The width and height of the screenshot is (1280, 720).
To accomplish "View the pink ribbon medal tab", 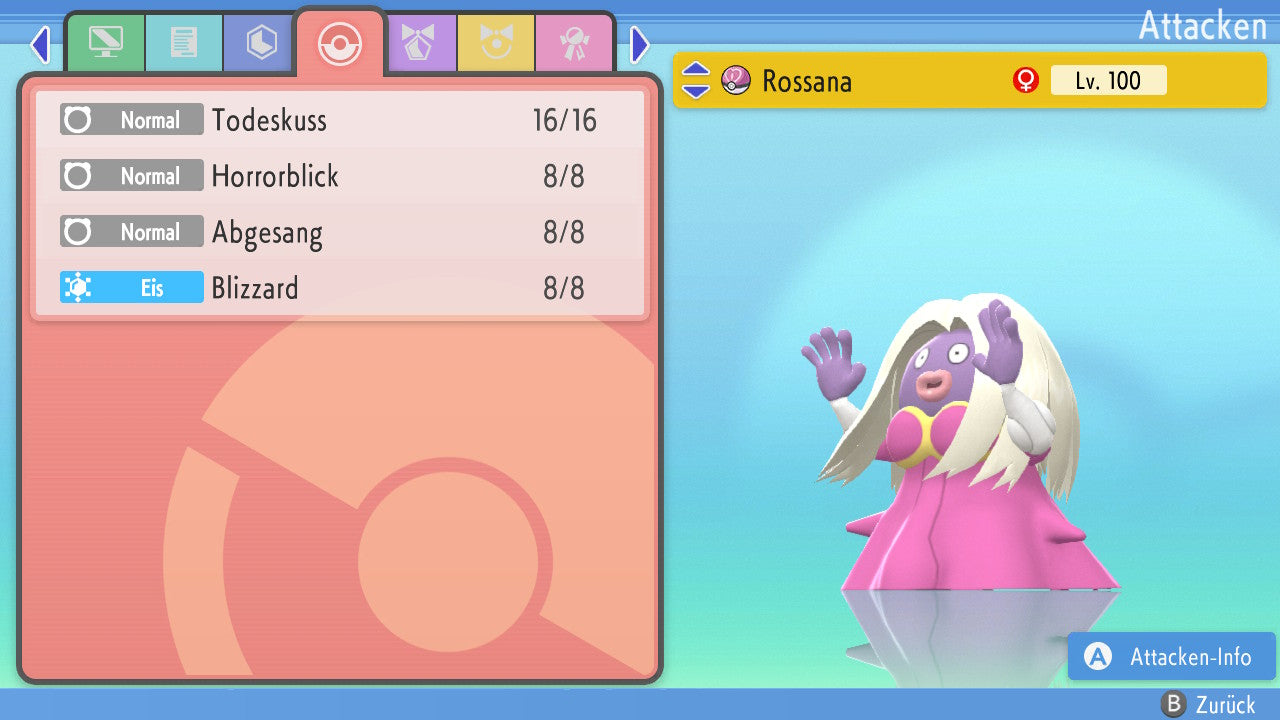I will (x=575, y=43).
